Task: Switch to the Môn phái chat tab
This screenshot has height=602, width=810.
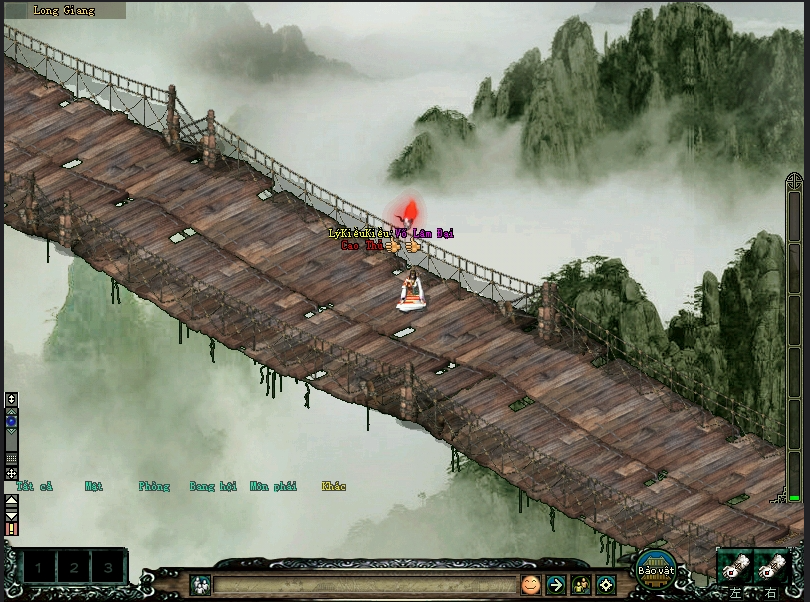Action: coord(273,487)
